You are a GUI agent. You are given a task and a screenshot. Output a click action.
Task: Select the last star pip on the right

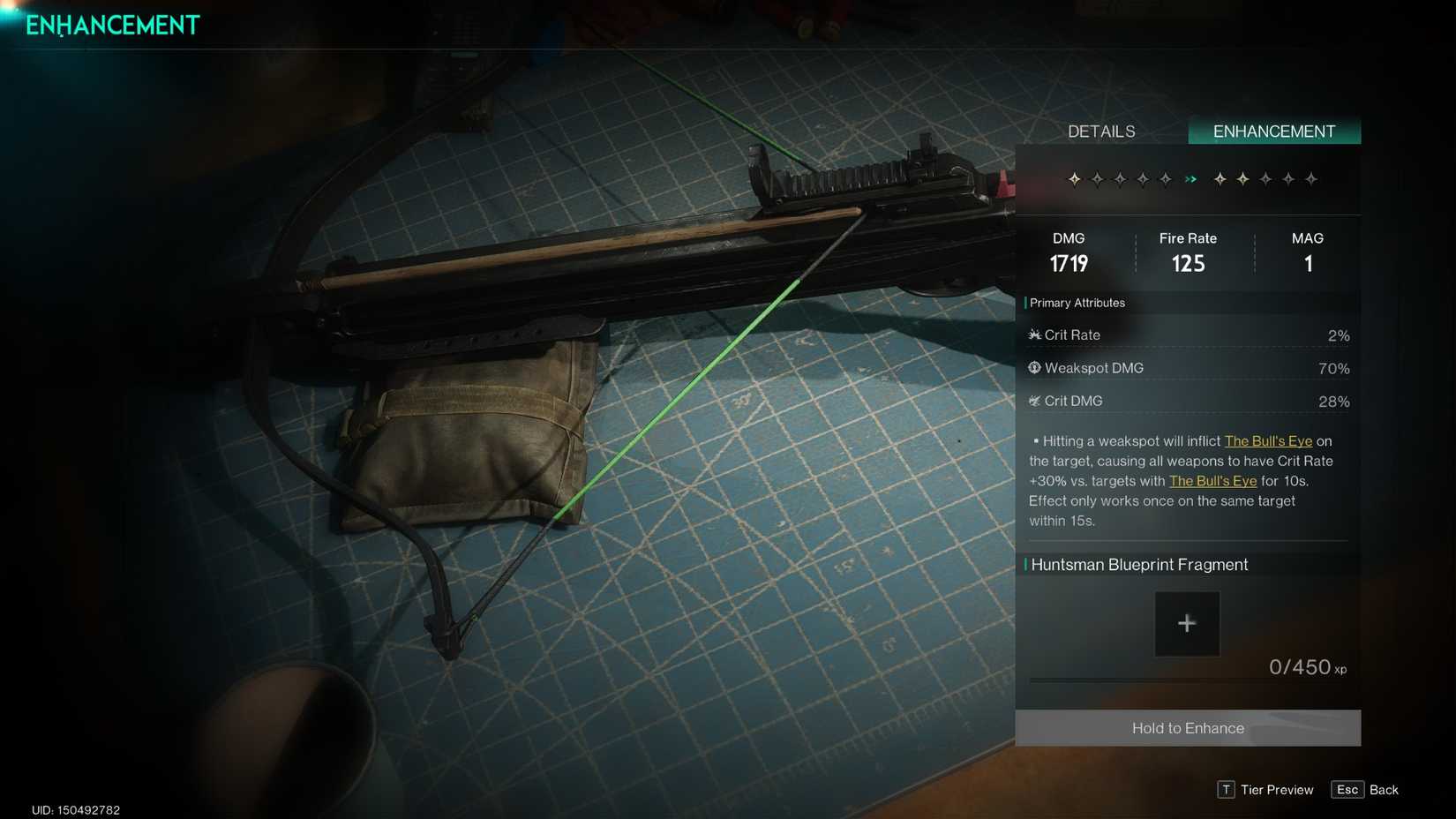tap(1312, 179)
